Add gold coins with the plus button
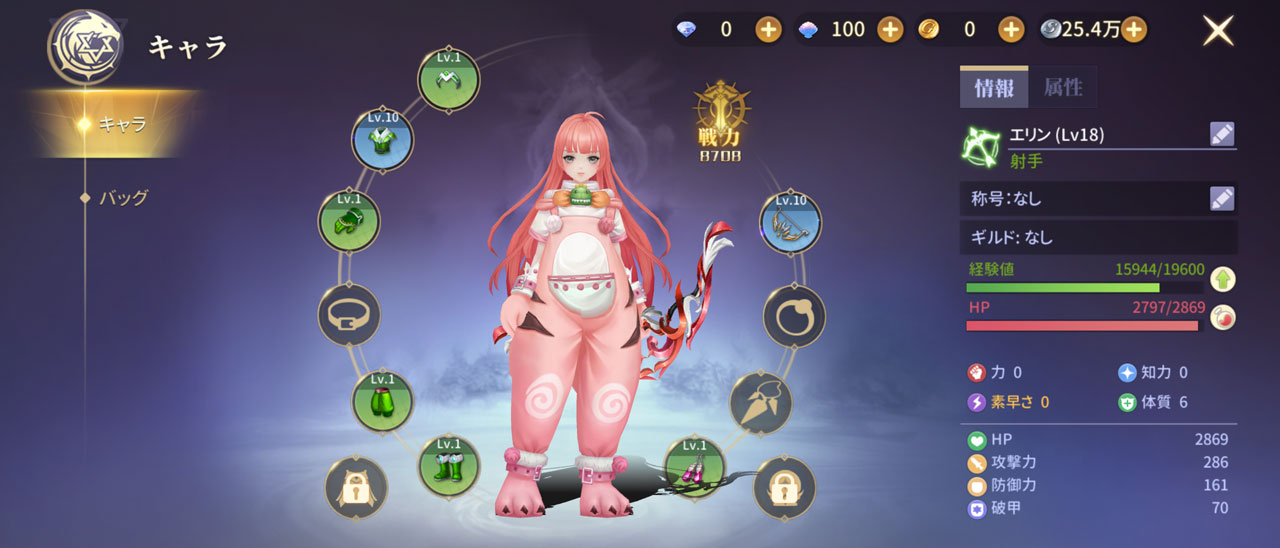Viewport: 1280px width, 548px height. [x=1011, y=30]
